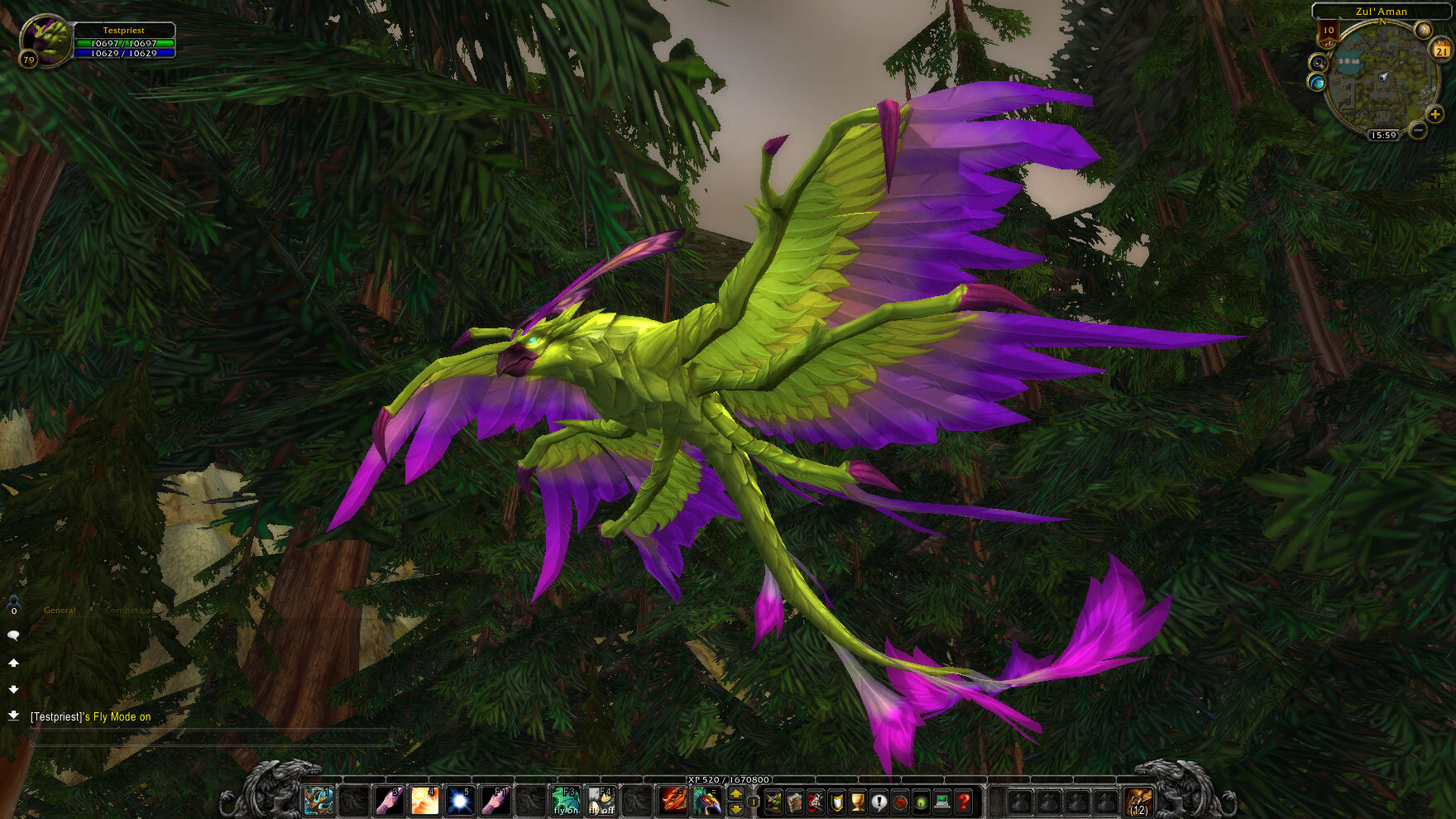Screen dimensions: 1456x819
Task: Zoom in the minimap with plus button
Action: [x=1434, y=114]
